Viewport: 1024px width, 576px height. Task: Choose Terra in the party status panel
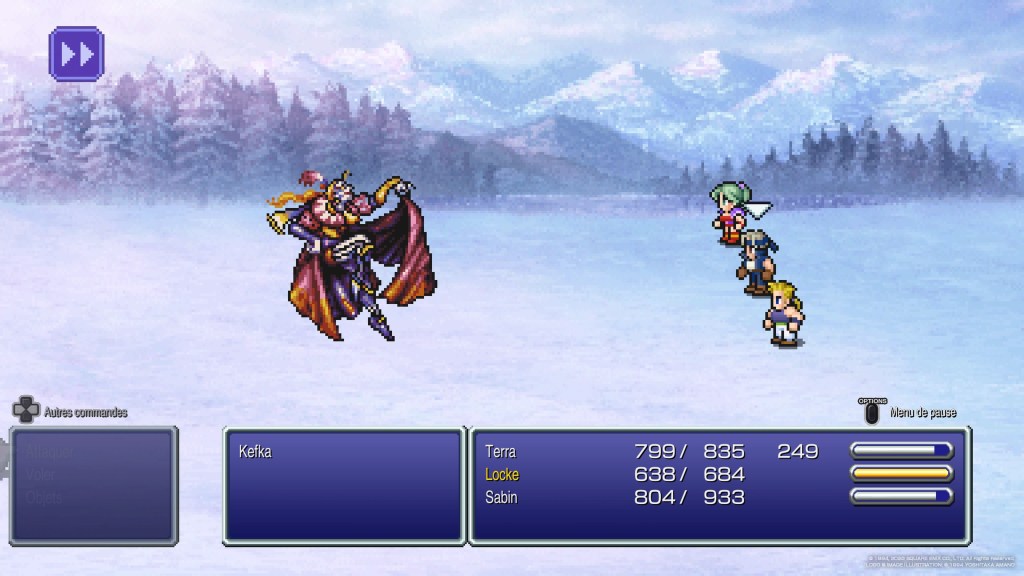pyautogui.click(x=501, y=452)
